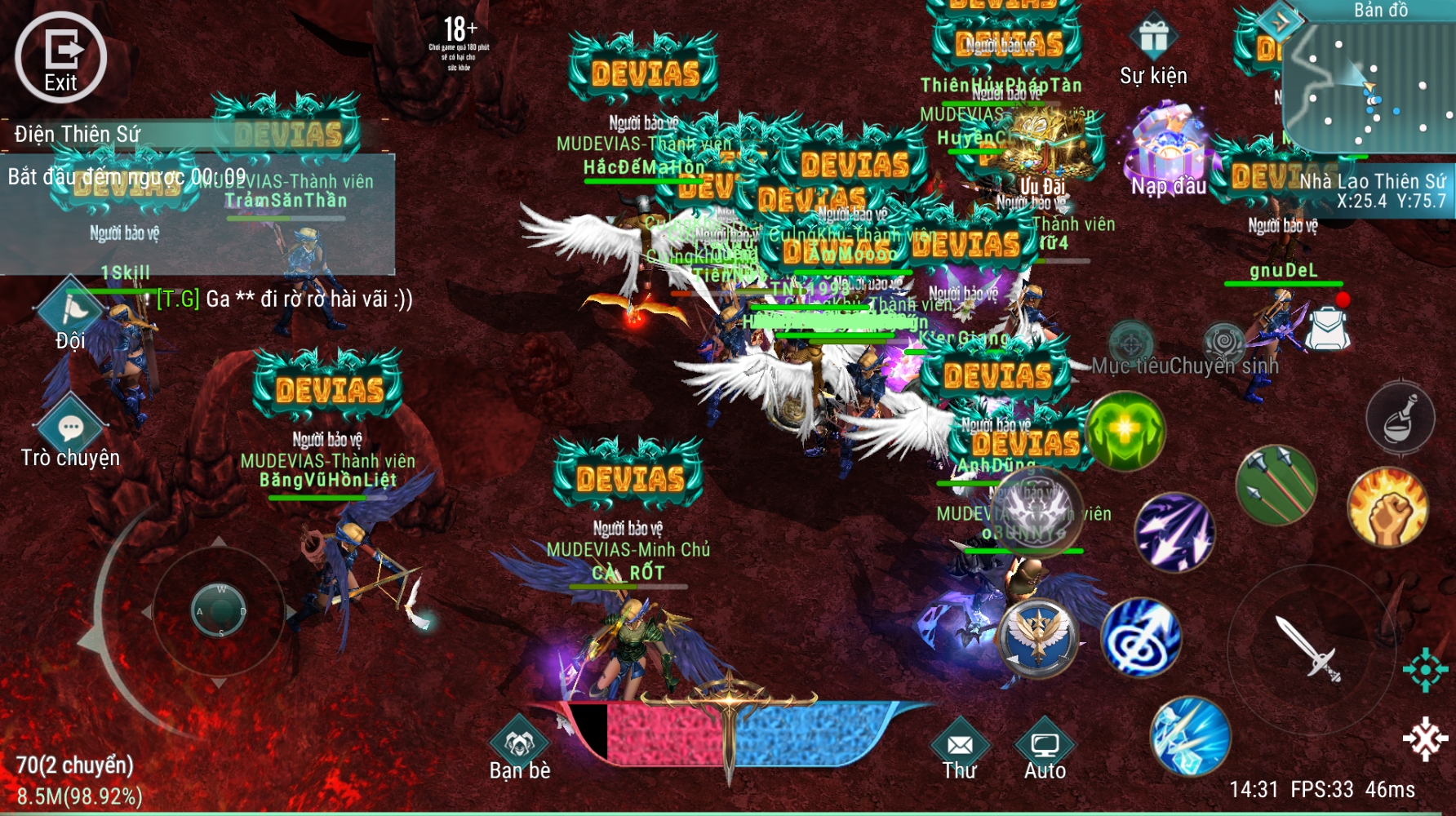The image size is (1456, 816).
Task: Open the backpack inventory
Action: tap(1327, 328)
